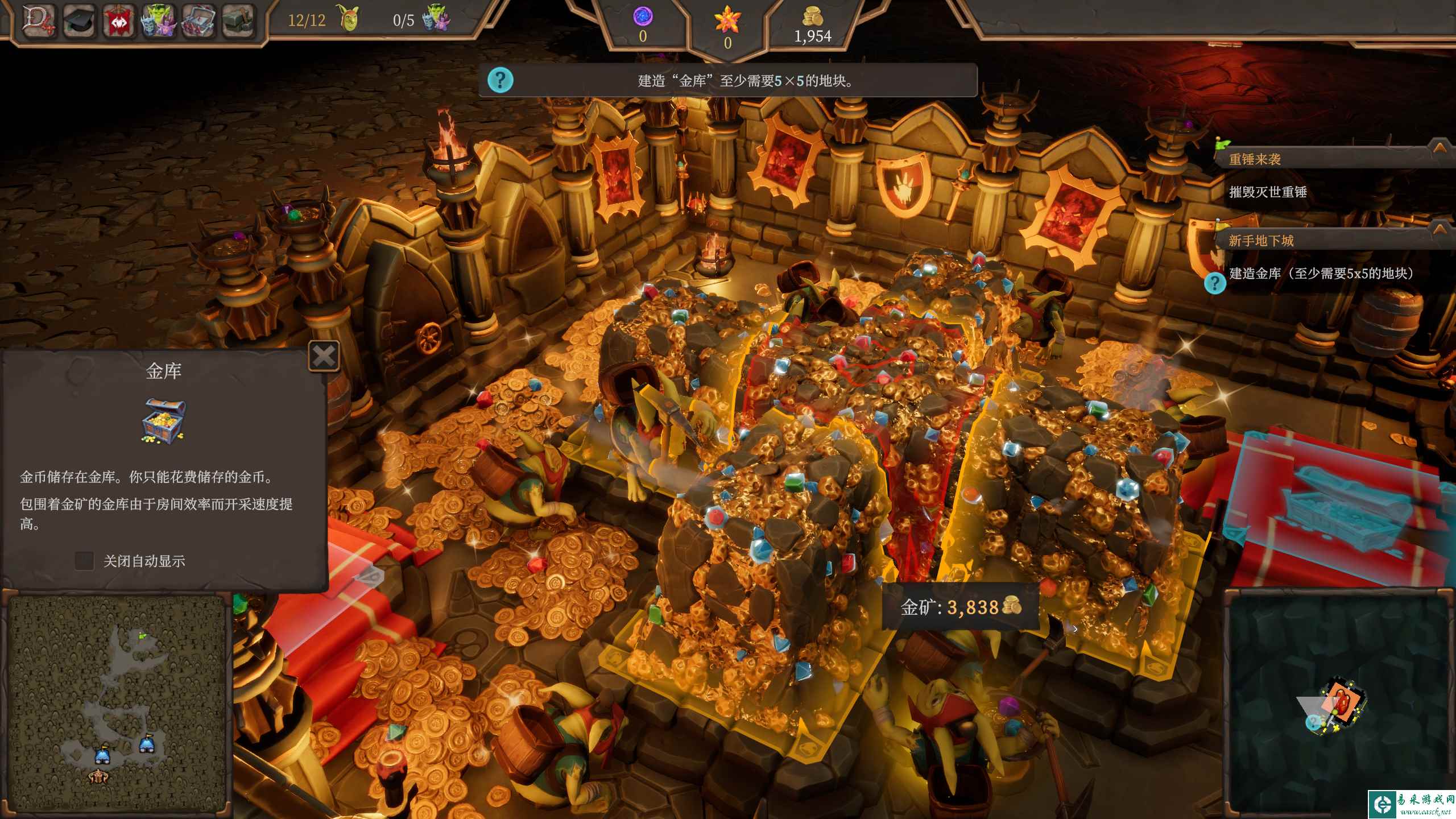Open the creature heads menu in toolbar
Image resolution: width=1456 pixels, height=819 pixels.
[x=158, y=21]
